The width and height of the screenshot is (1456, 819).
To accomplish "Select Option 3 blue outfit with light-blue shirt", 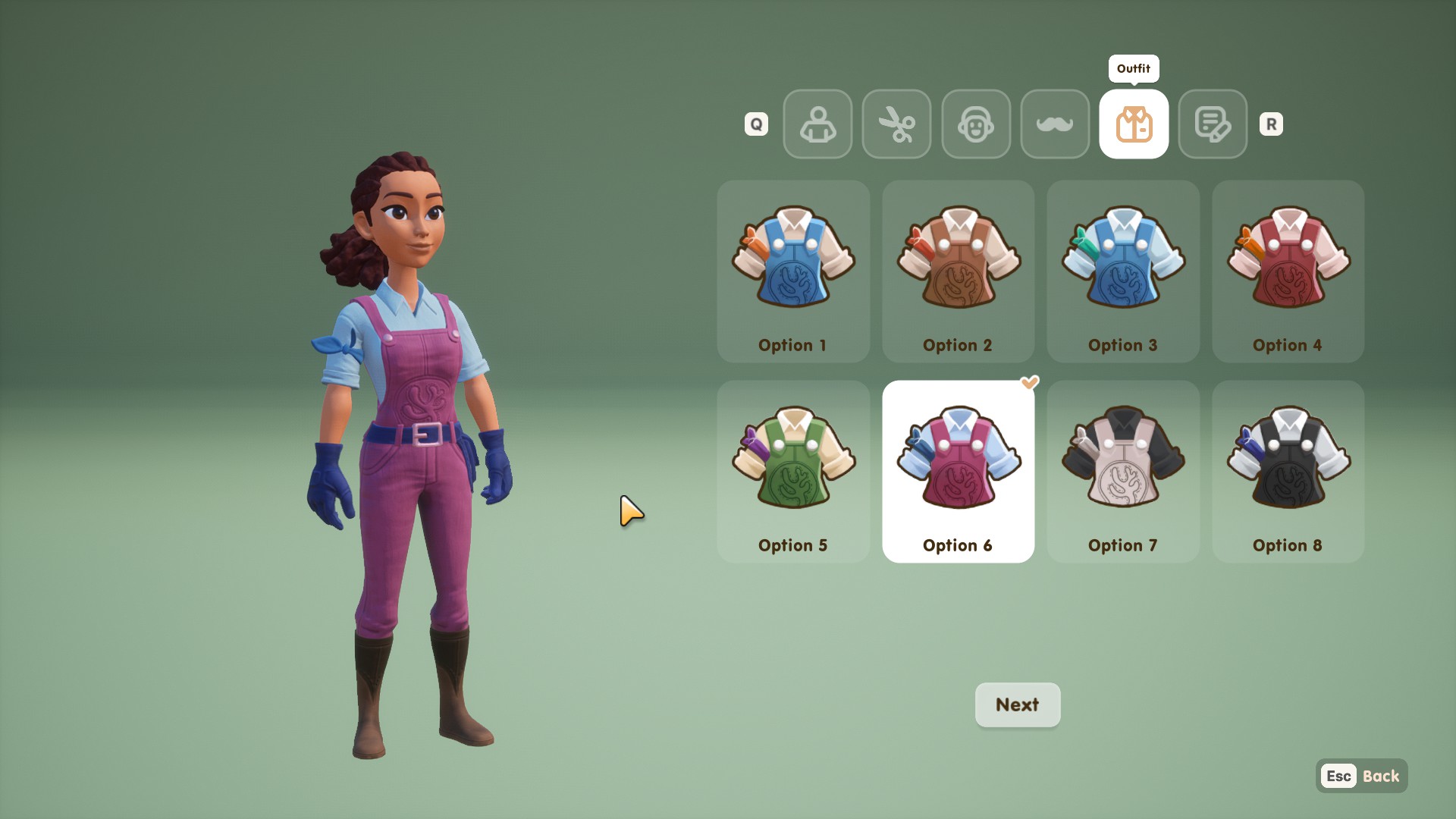I will point(1123,271).
